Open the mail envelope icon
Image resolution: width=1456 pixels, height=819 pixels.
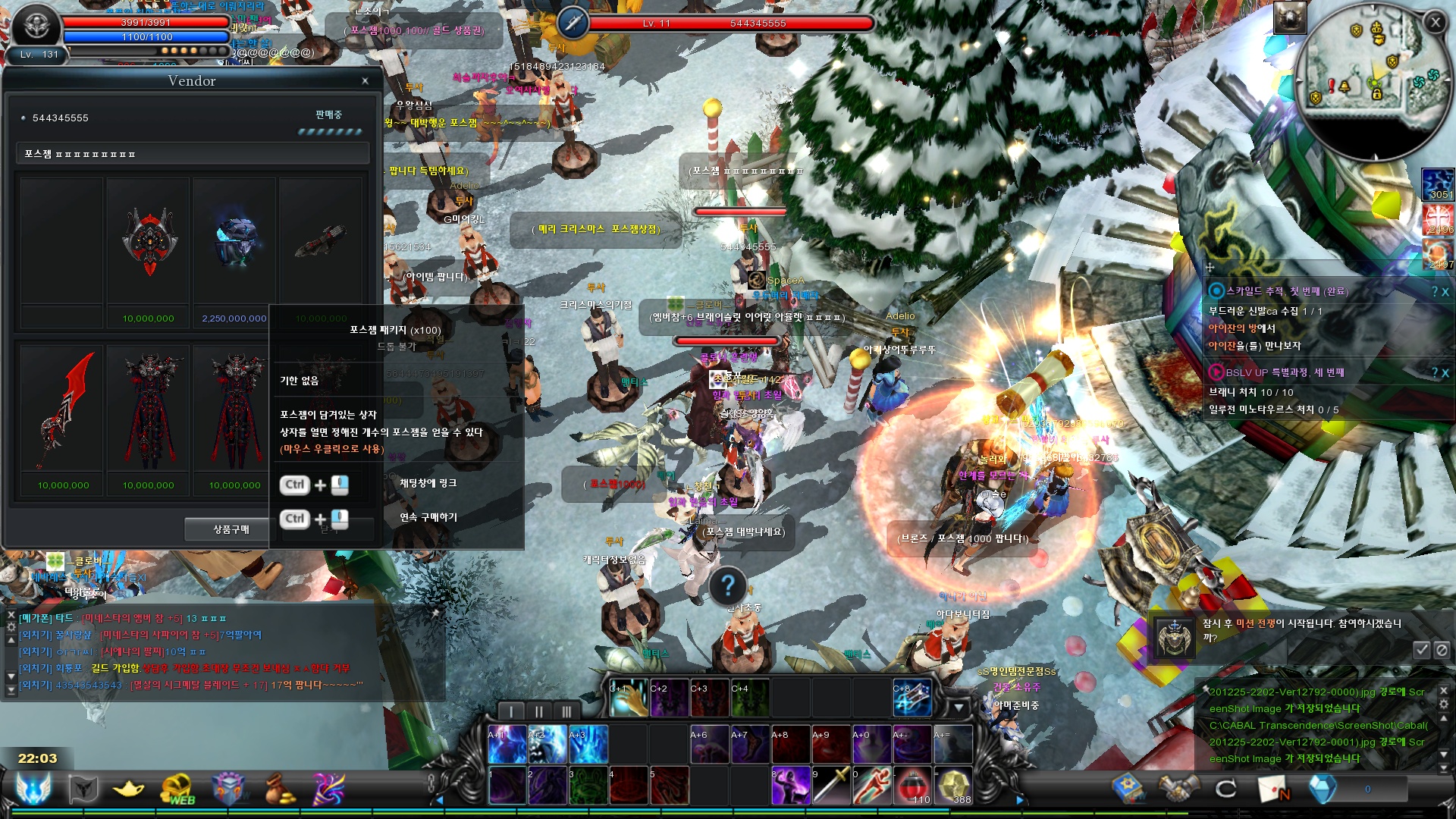tap(1274, 789)
